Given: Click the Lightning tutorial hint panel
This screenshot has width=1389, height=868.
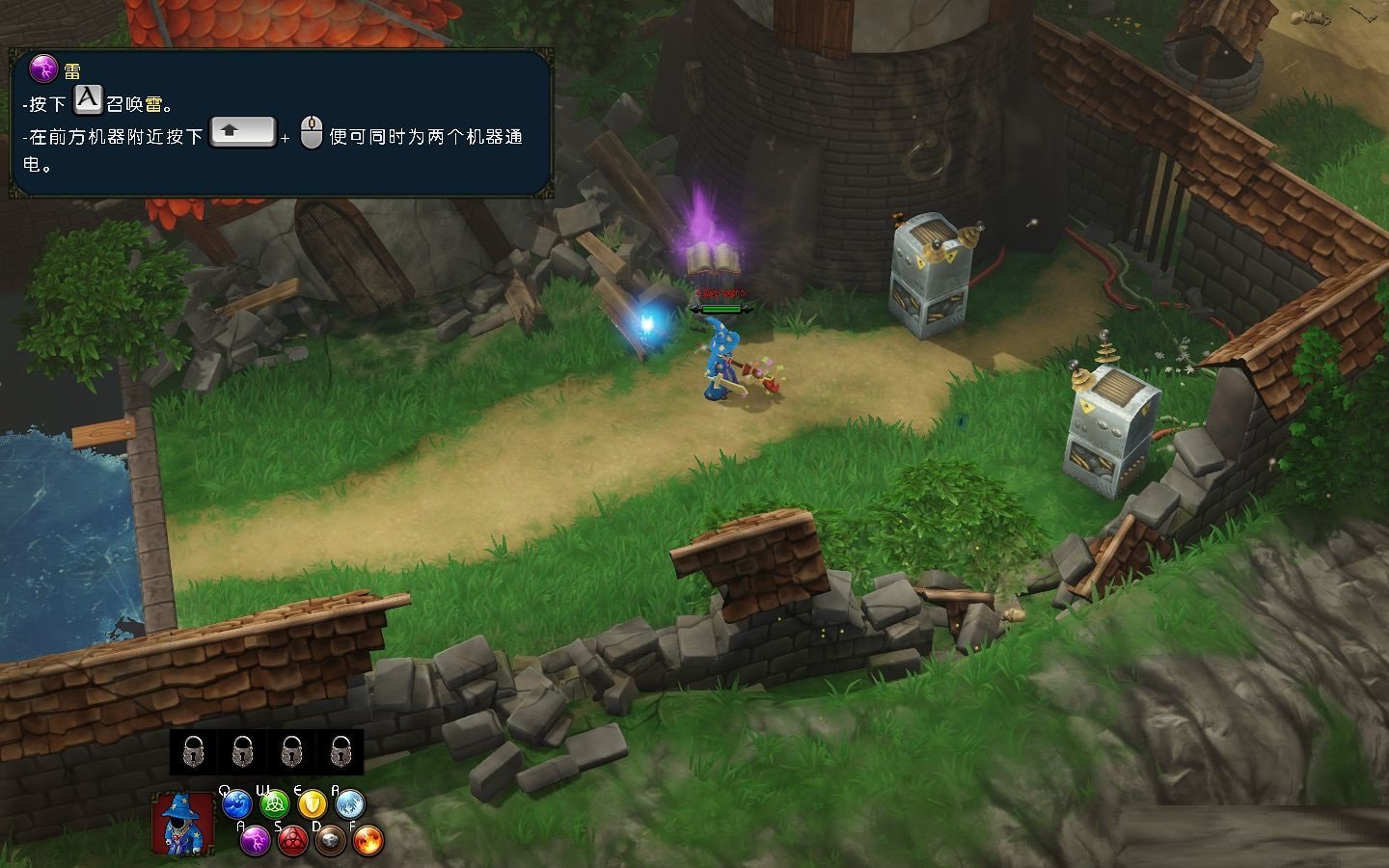Looking at the screenshot, I should 281,123.
